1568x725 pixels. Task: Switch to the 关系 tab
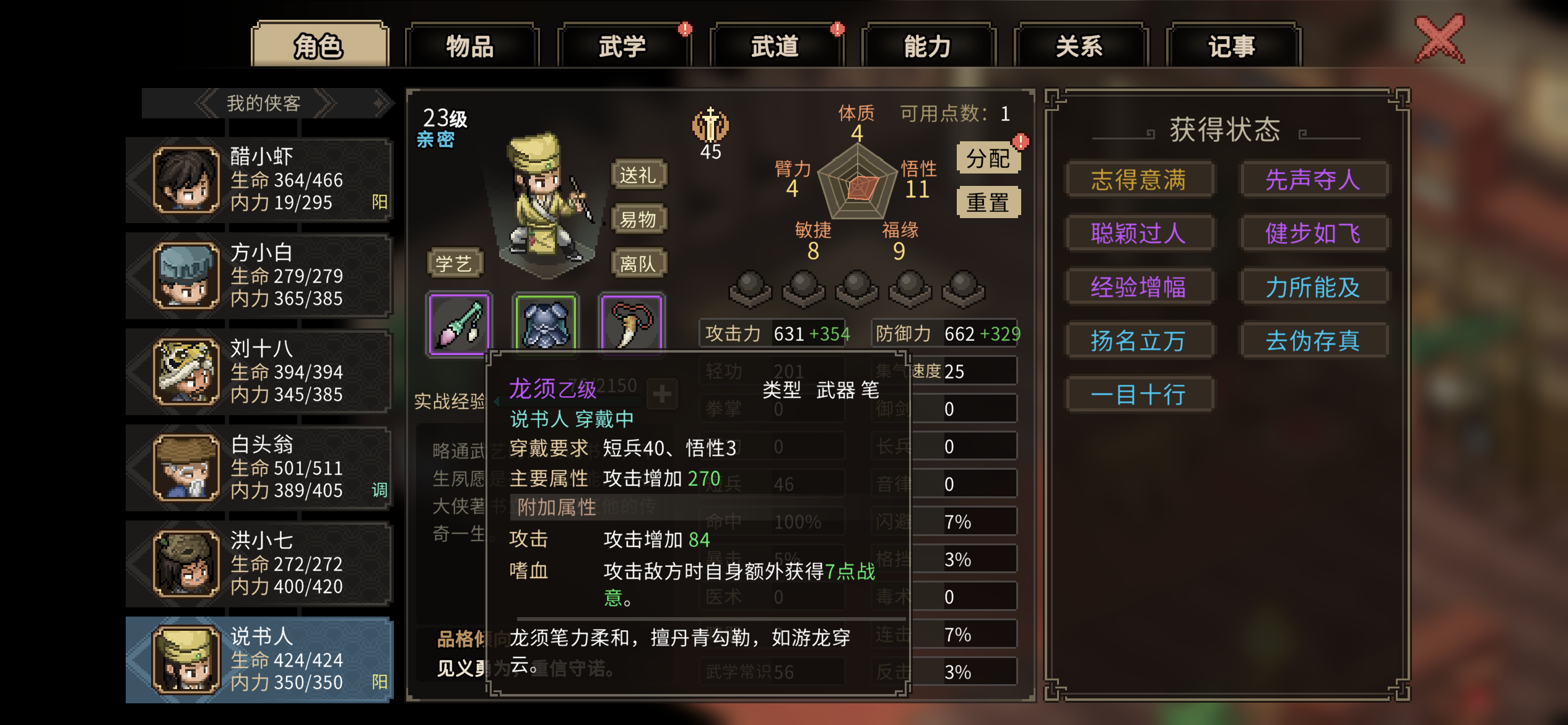point(1080,46)
